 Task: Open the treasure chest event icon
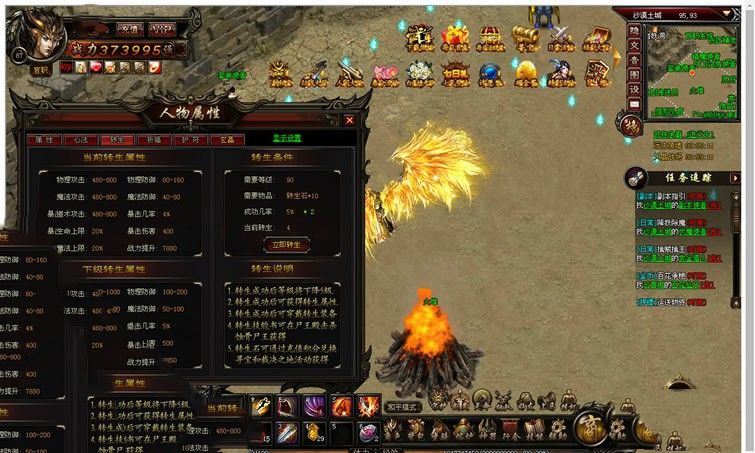490,38
